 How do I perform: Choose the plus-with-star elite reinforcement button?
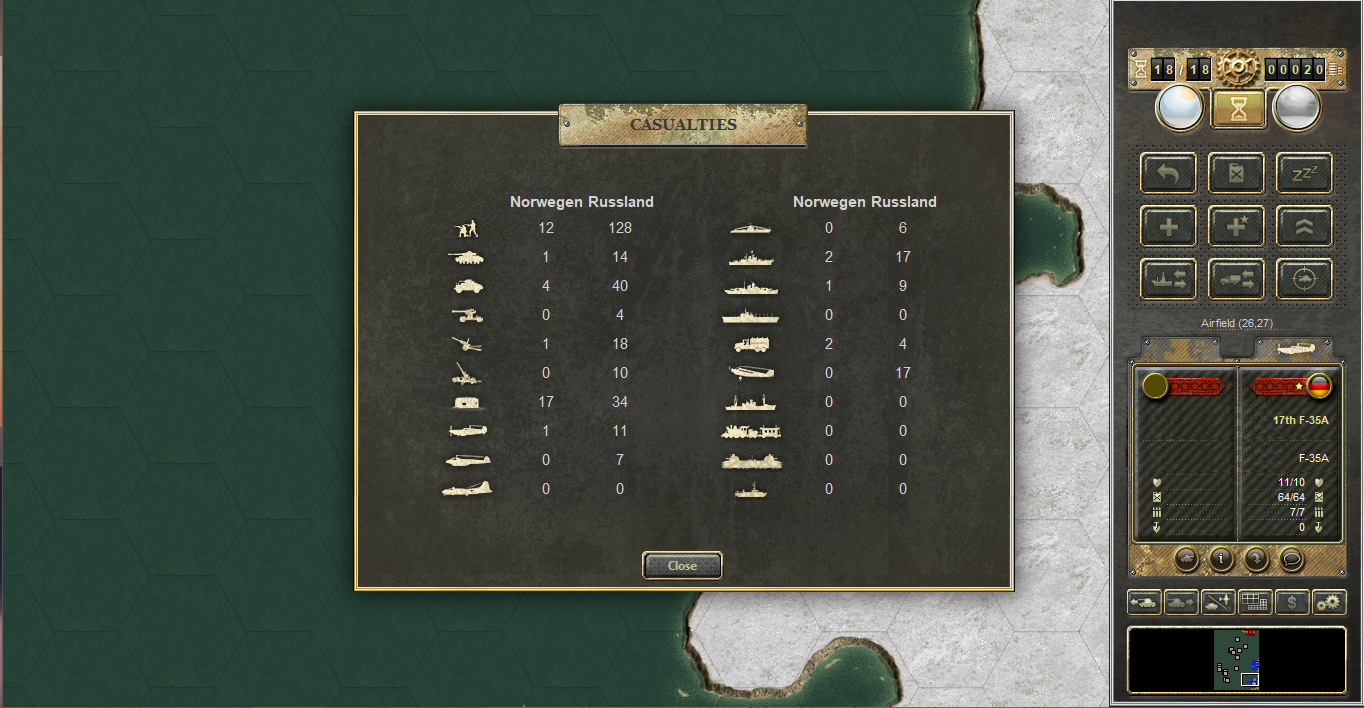(x=1236, y=227)
